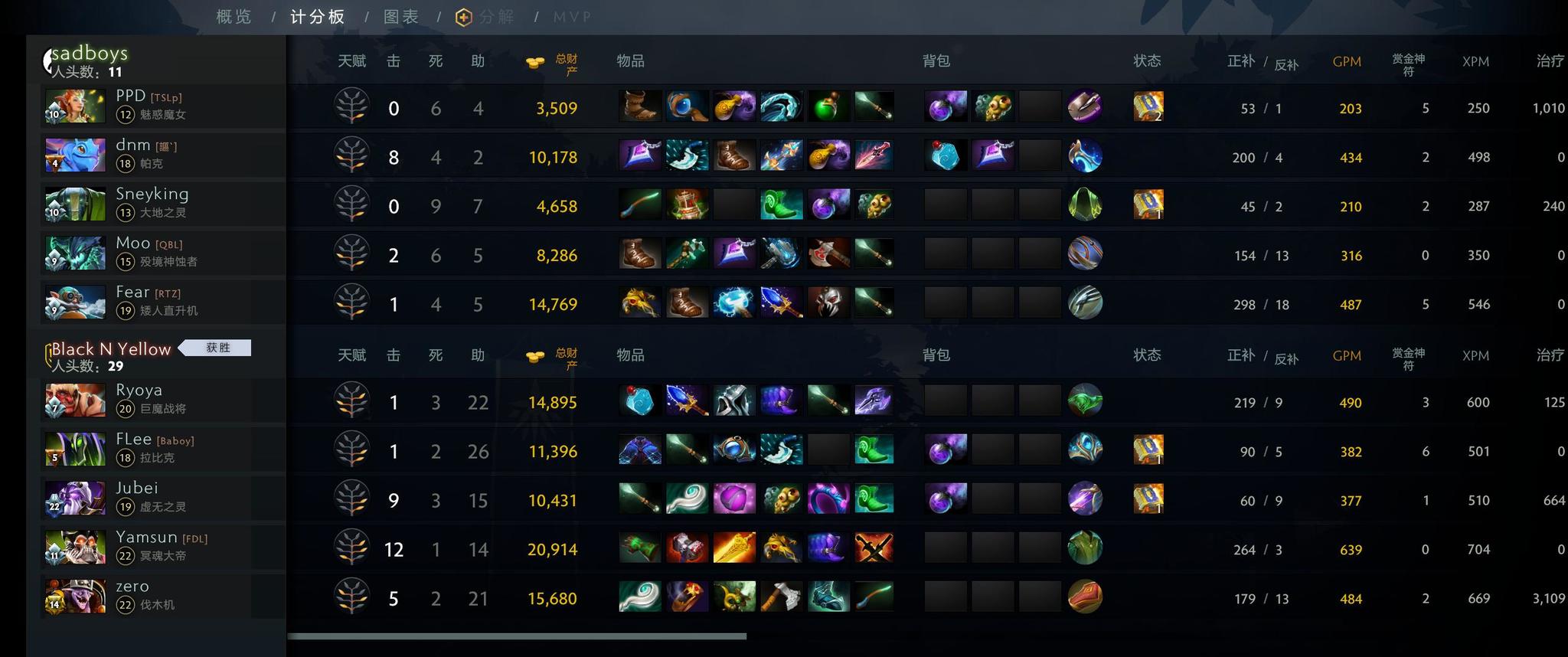
Task: Click the horizontal scrollbar at the bottom
Action: 517,635
